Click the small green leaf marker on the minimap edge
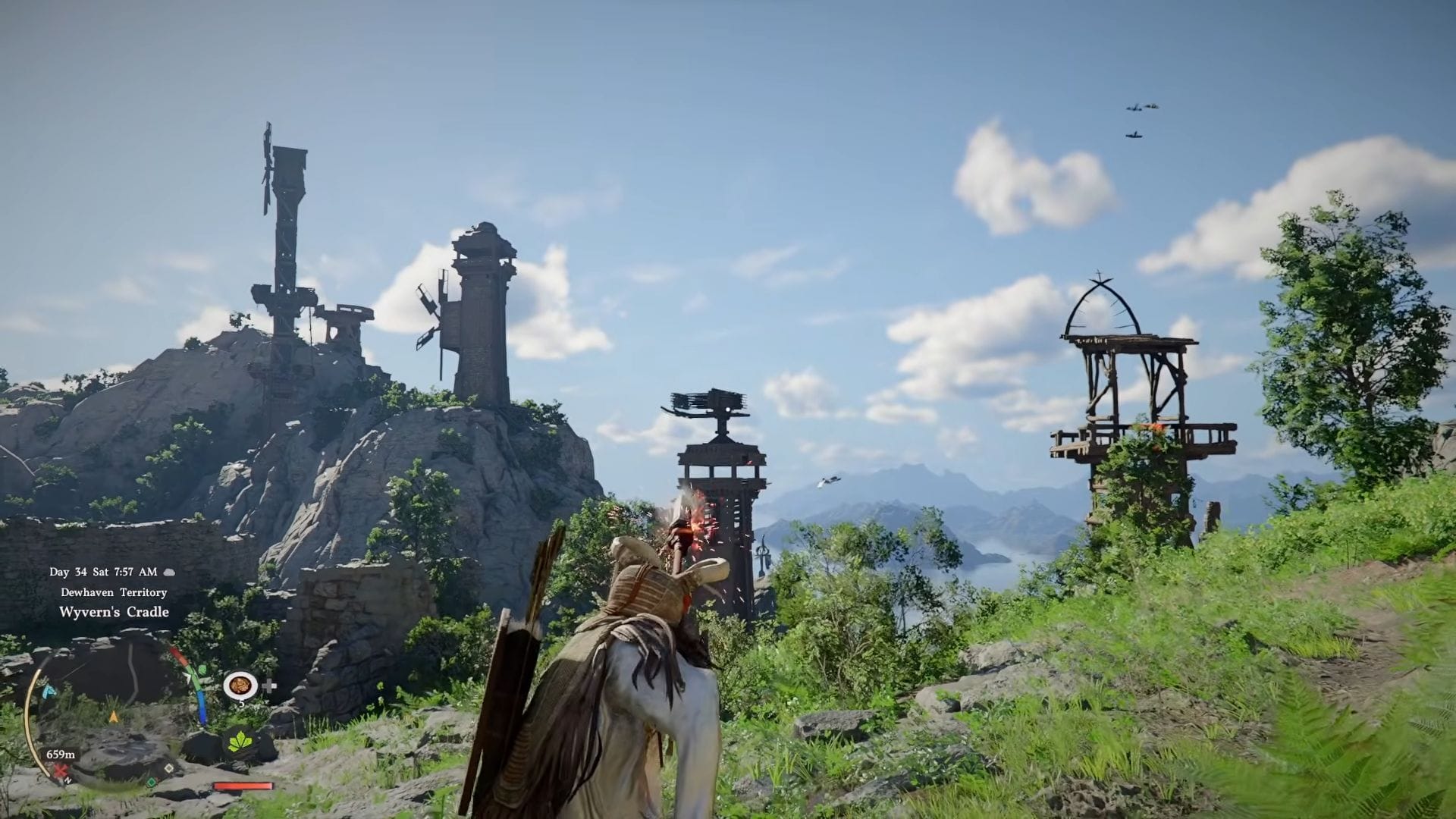1456x819 pixels. (202, 668)
